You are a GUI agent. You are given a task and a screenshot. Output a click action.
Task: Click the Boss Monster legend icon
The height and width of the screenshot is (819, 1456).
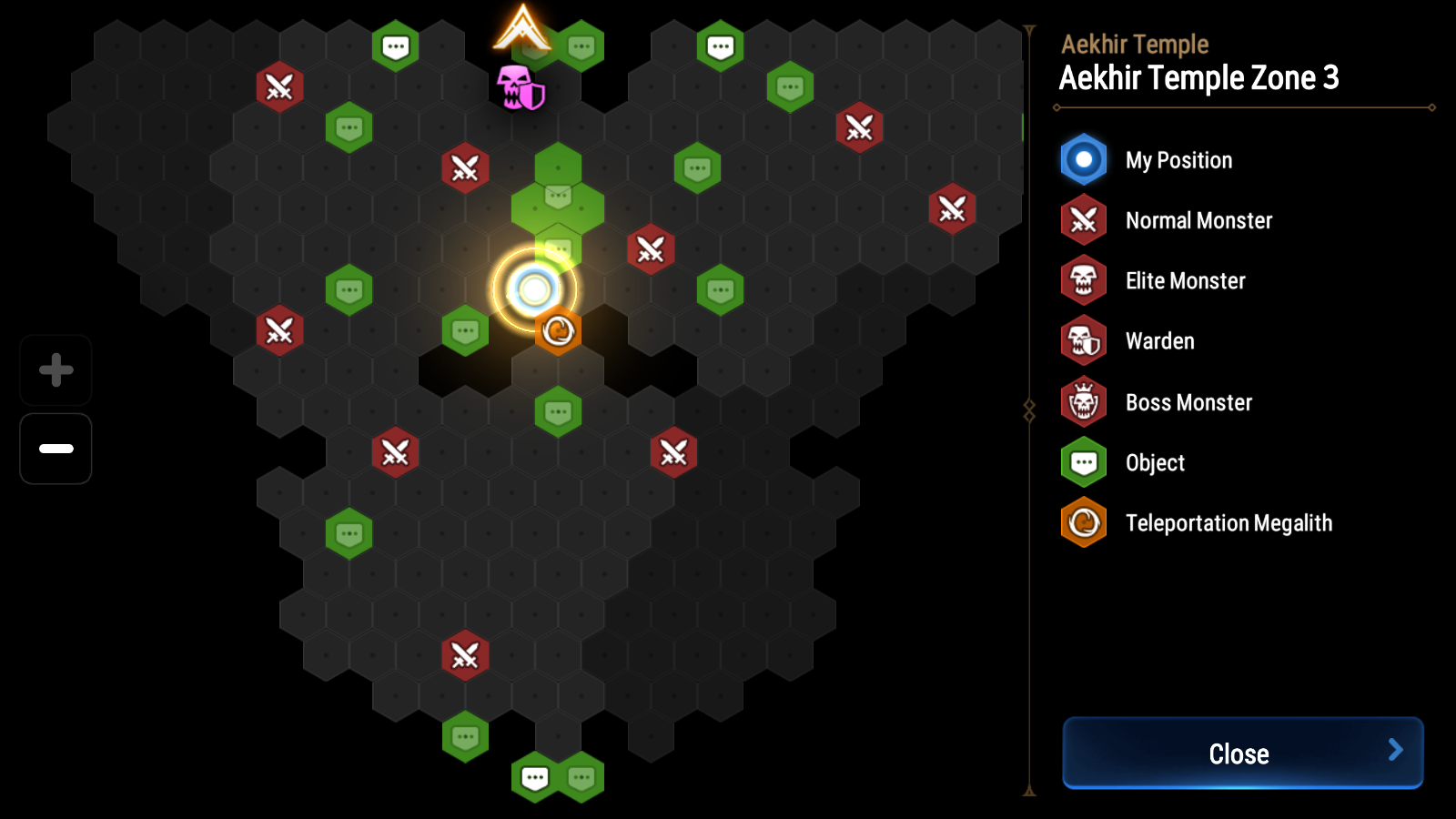coord(1084,402)
